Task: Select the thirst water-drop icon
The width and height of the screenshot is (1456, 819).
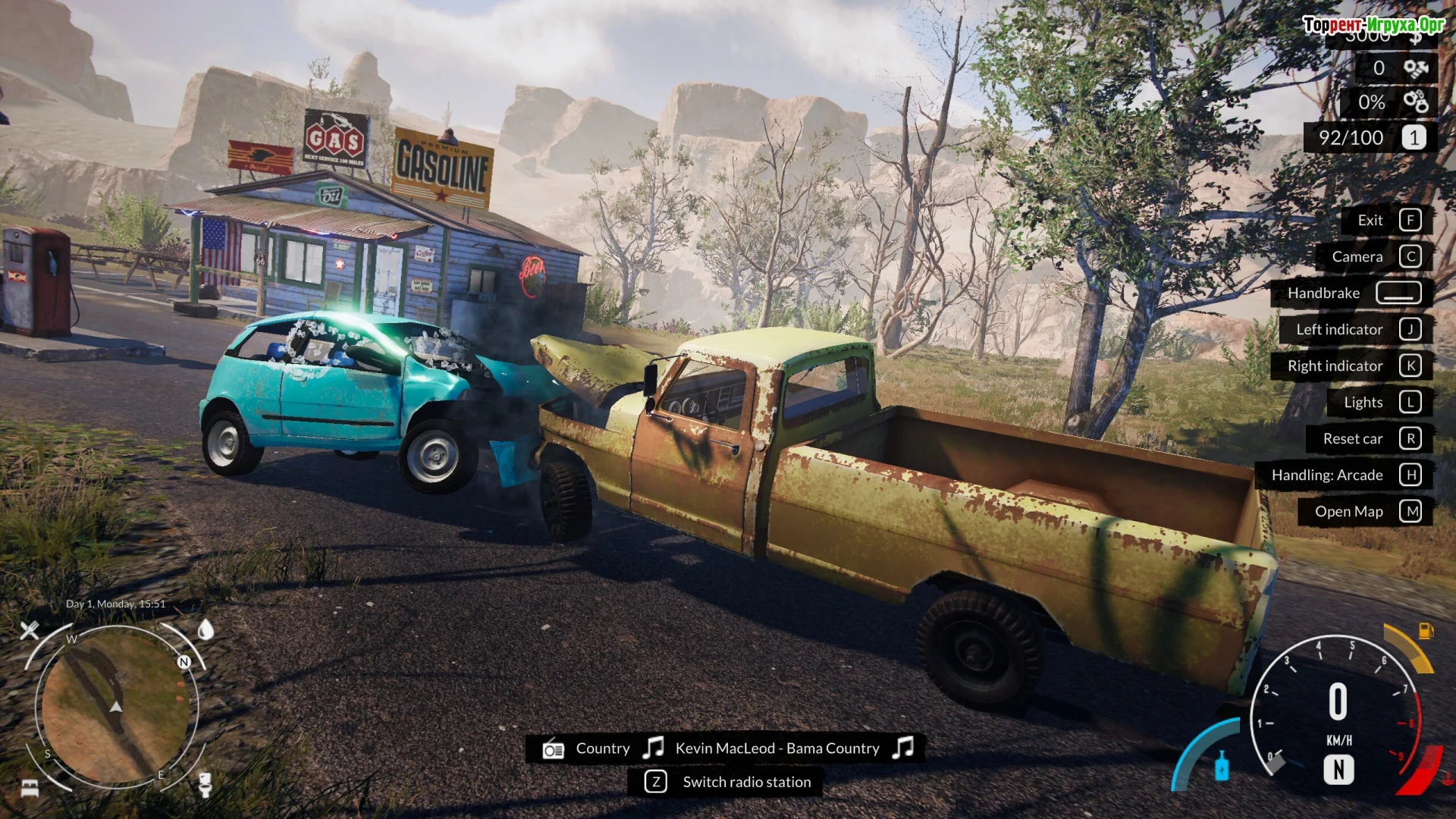Action: click(x=205, y=629)
